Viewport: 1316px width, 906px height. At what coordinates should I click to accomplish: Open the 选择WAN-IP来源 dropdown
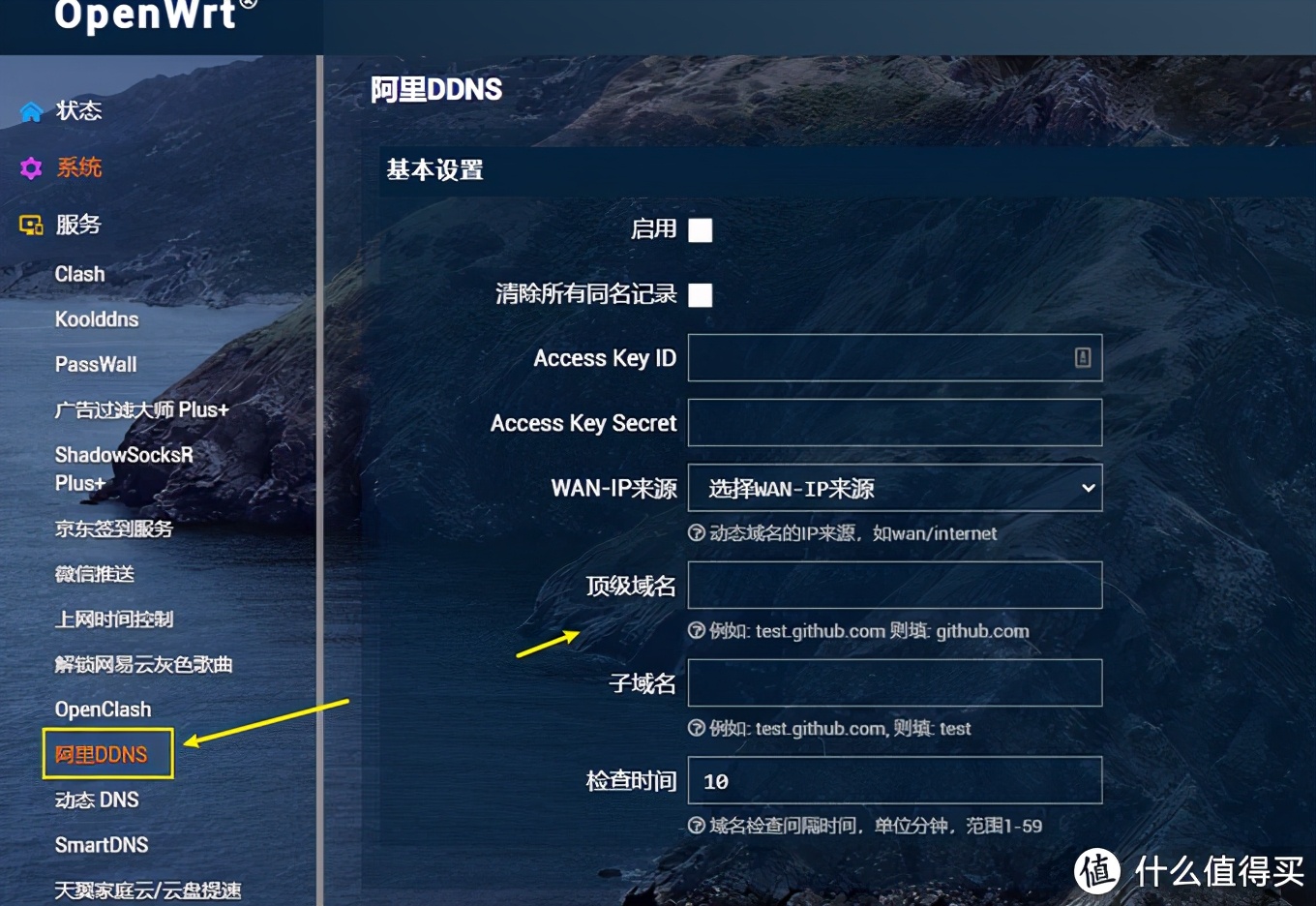point(893,488)
